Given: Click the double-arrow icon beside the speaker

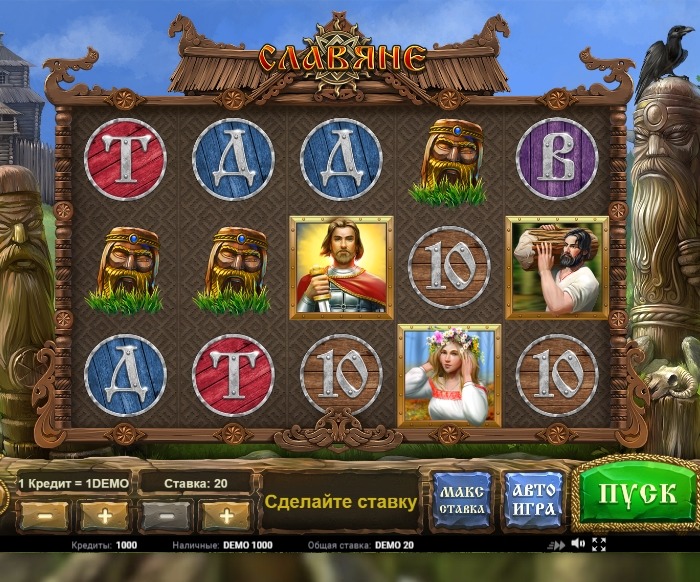Looking at the screenshot, I should [557, 546].
